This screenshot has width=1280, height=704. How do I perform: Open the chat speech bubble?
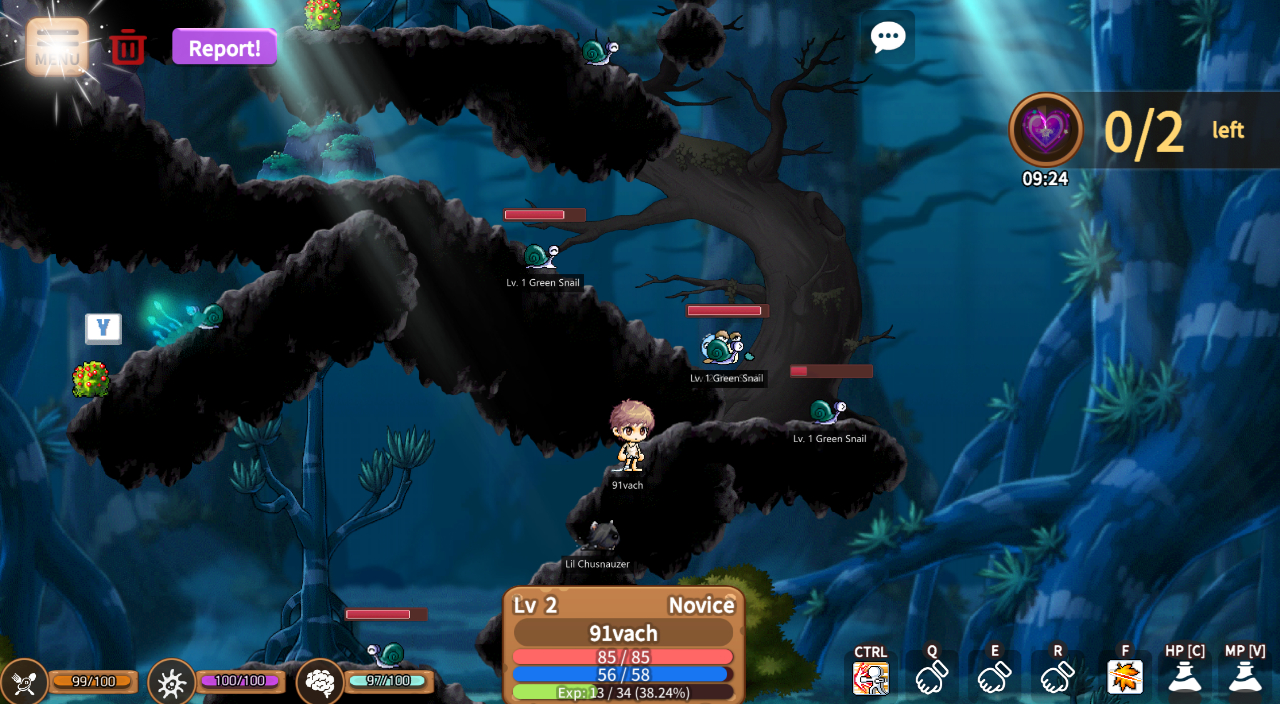[x=887, y=38]
